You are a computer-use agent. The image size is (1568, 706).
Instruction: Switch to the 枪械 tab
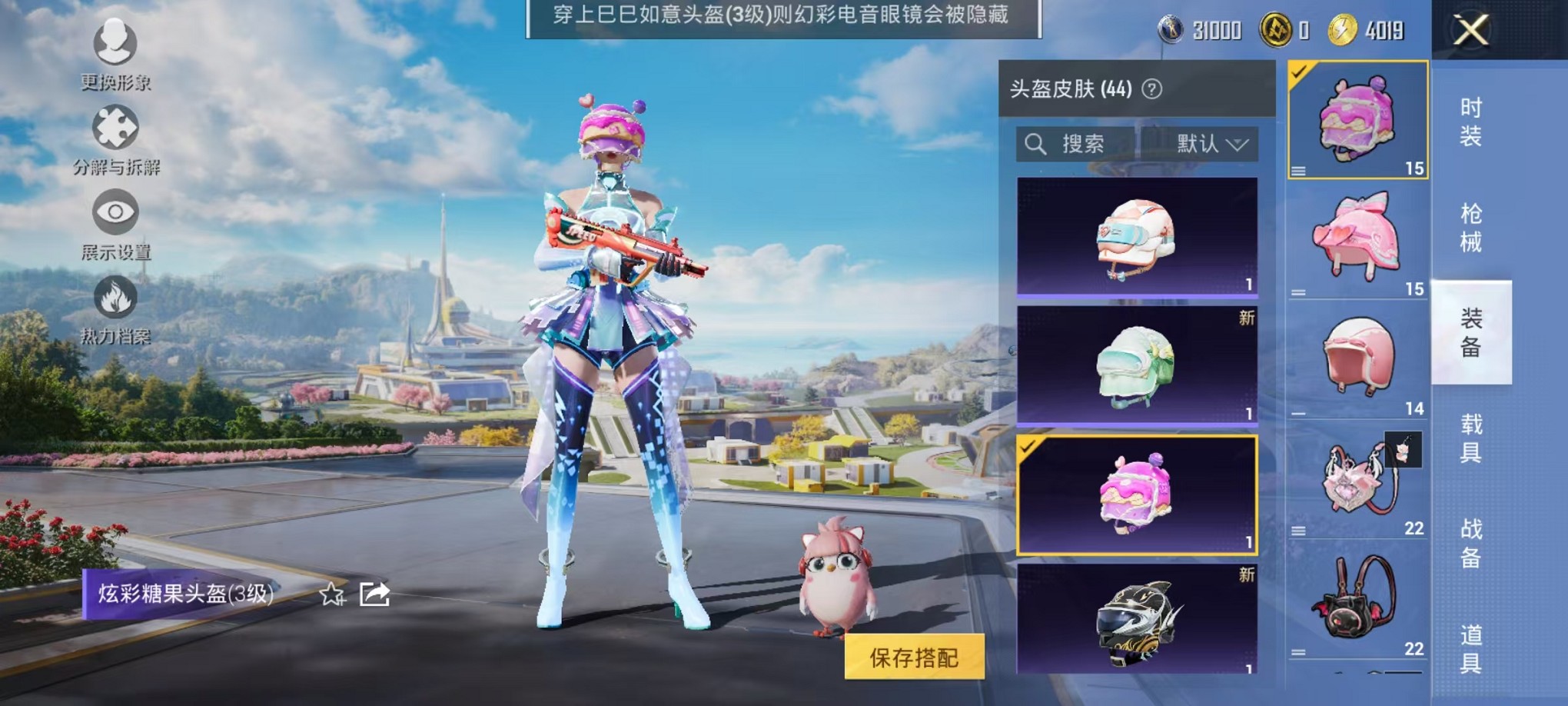1470,225
